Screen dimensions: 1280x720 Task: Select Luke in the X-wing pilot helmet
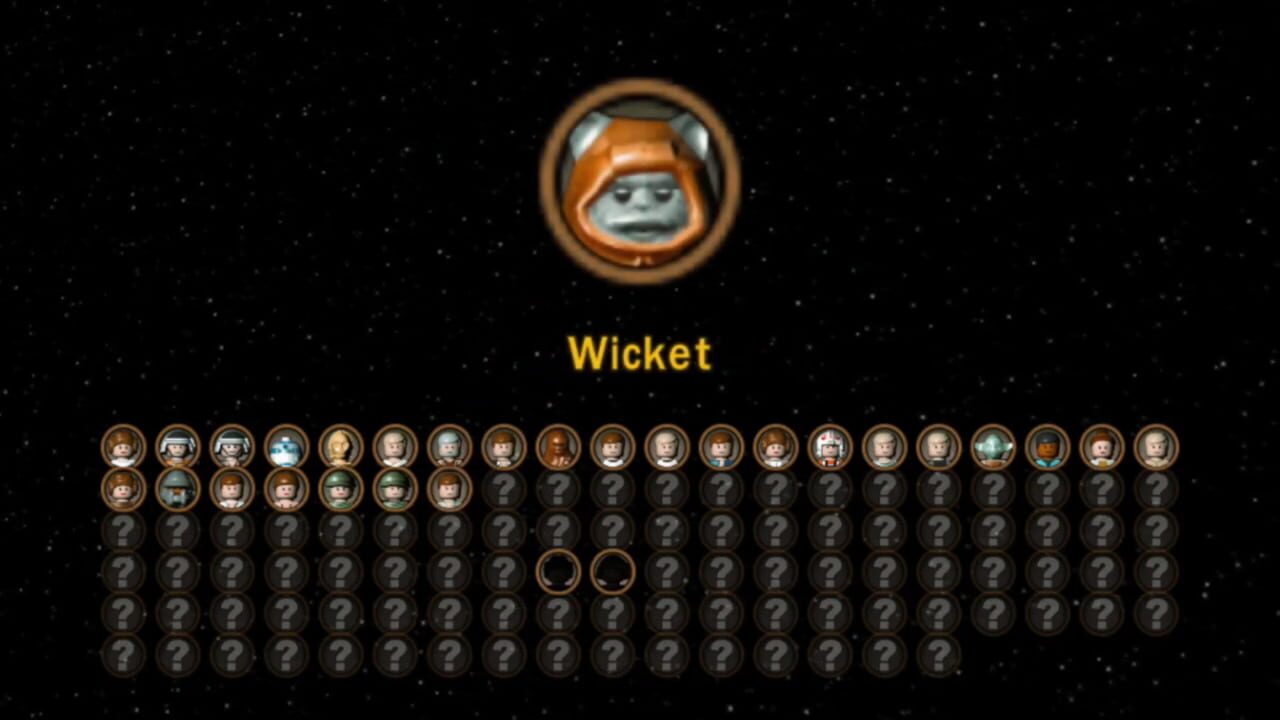click(x=829, y=450)
